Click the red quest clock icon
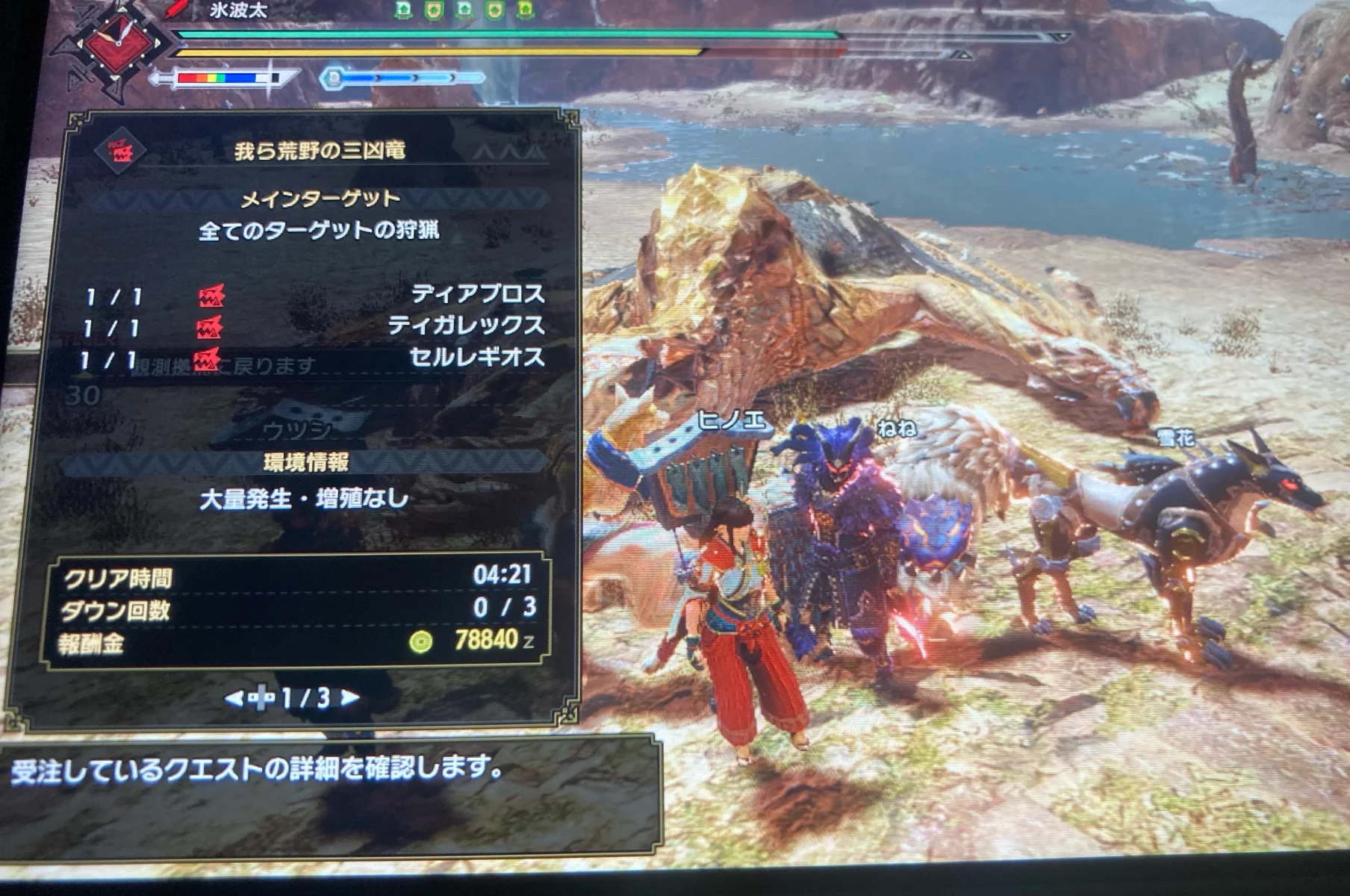The height and width of the screenshot is (896, 1350). click(x=119, y=43)
